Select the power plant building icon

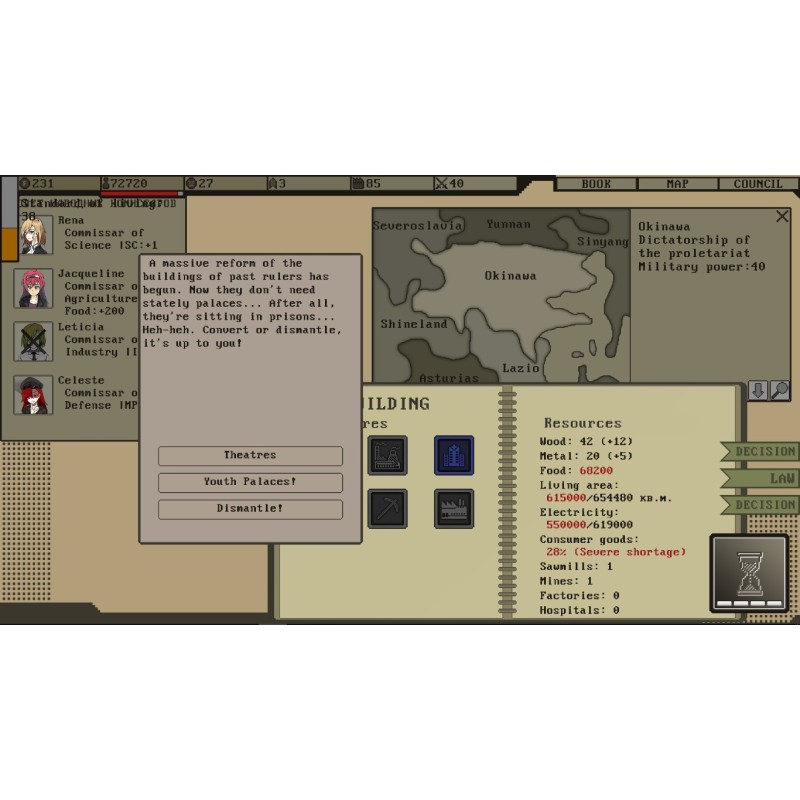pyautogui.click(x=387, y=456)
